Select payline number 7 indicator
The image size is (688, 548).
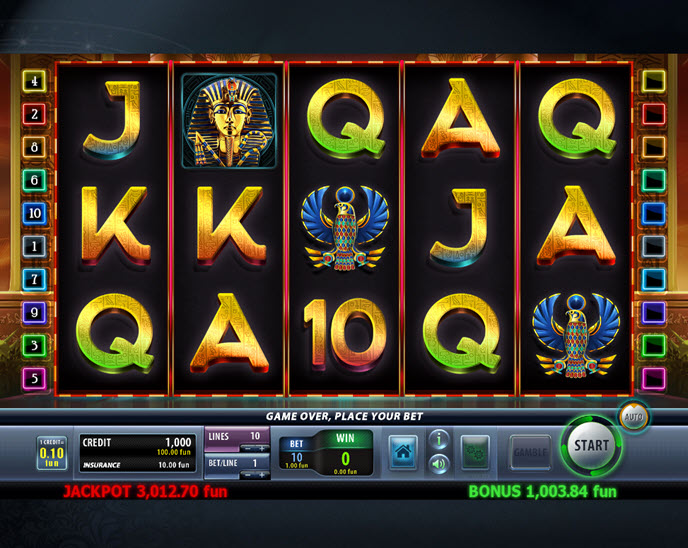35,279
